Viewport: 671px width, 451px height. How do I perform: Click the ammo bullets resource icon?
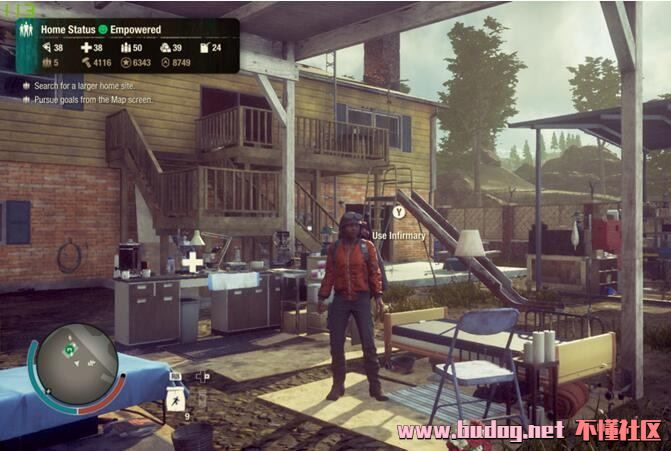click(125, 47)
